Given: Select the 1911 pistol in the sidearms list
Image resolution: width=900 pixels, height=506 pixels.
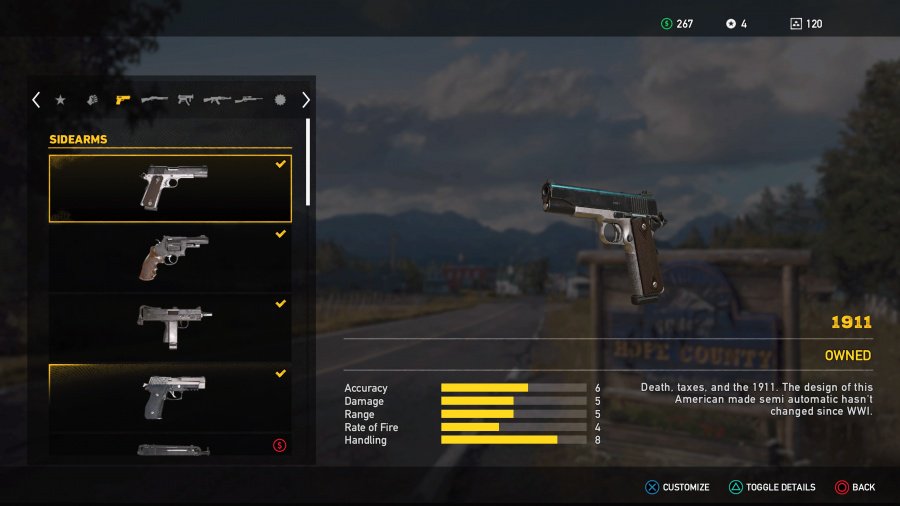Looking at the screenshot, I should tap(170, 188).
